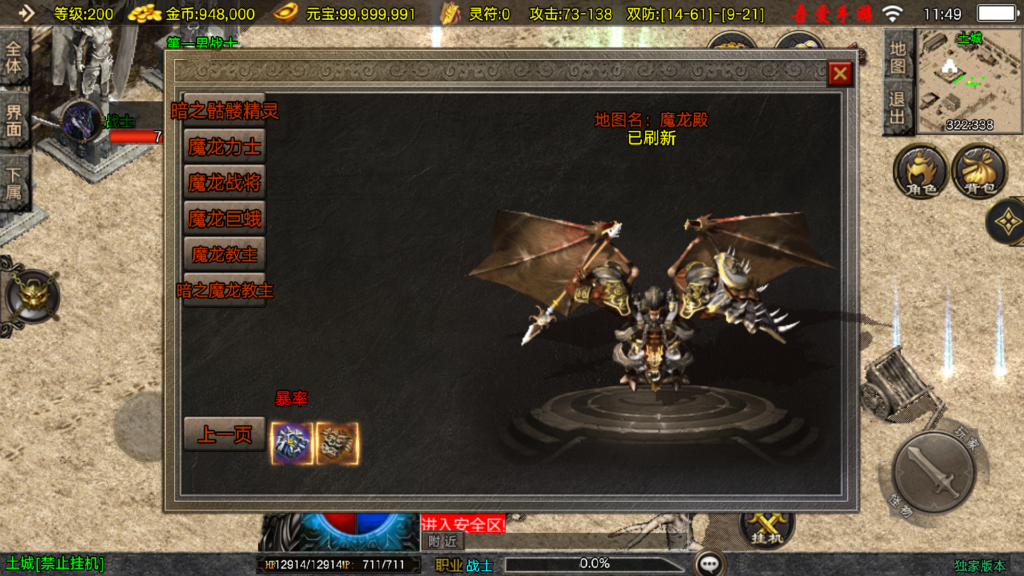This screenshot has width=1024, height=576.
Task: Go back with the 上一页 button
Action: pyautogui.click(x=225, y=435)
